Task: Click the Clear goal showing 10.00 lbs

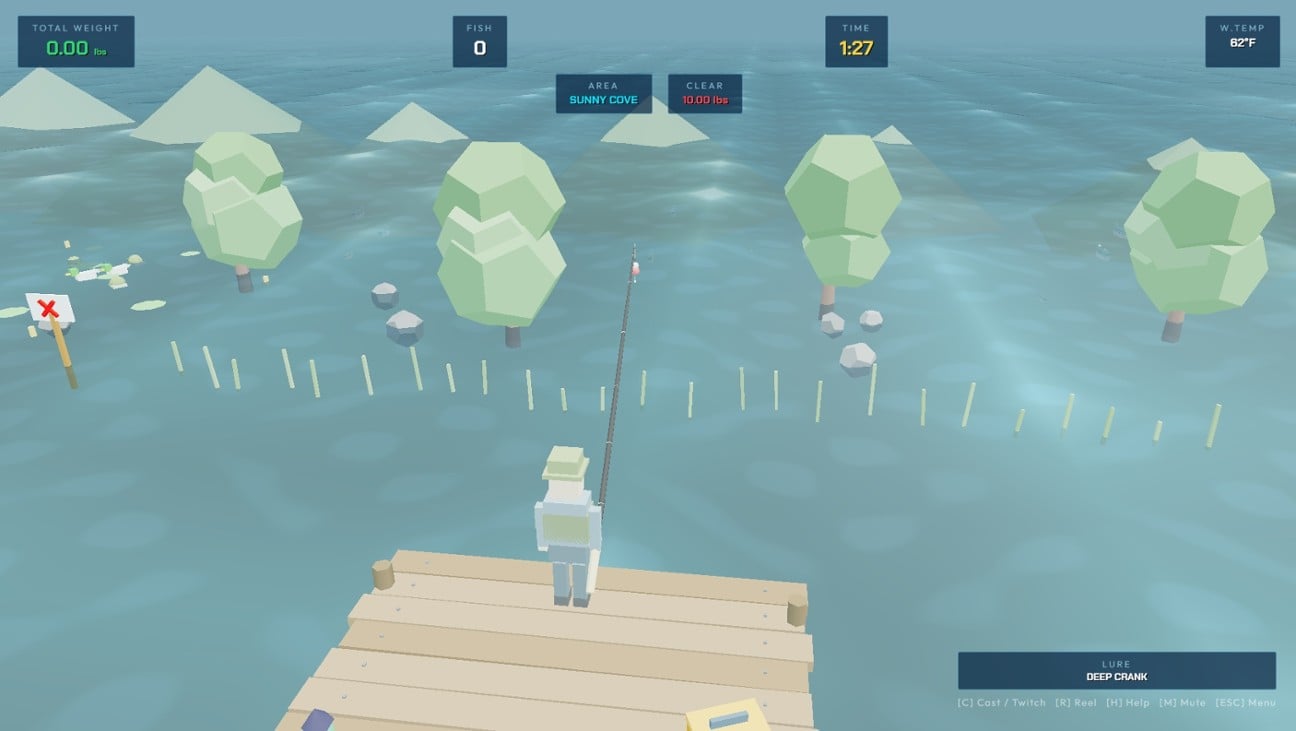Action: click(x=704, y=93)
